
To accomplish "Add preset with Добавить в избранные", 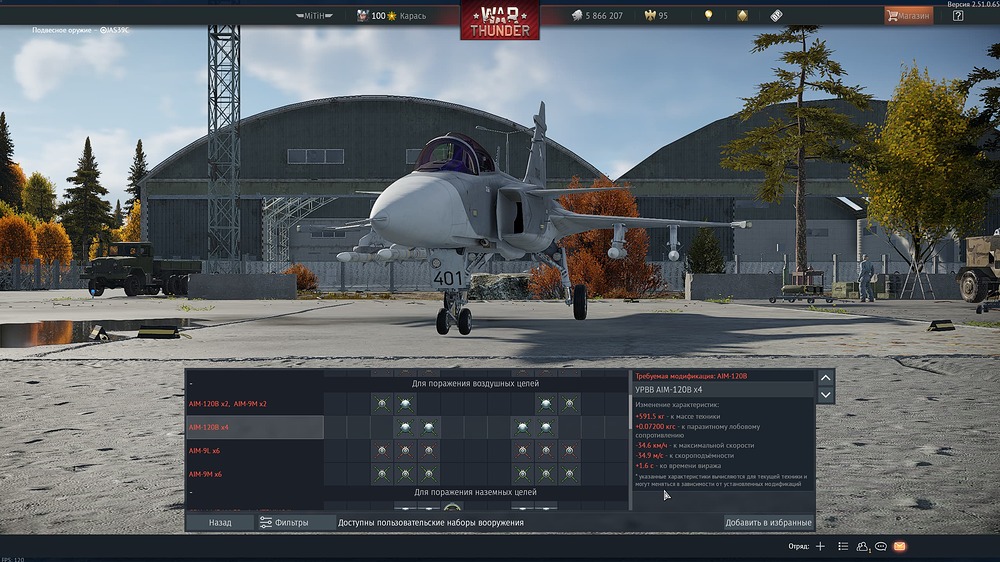I will (768, 522).
